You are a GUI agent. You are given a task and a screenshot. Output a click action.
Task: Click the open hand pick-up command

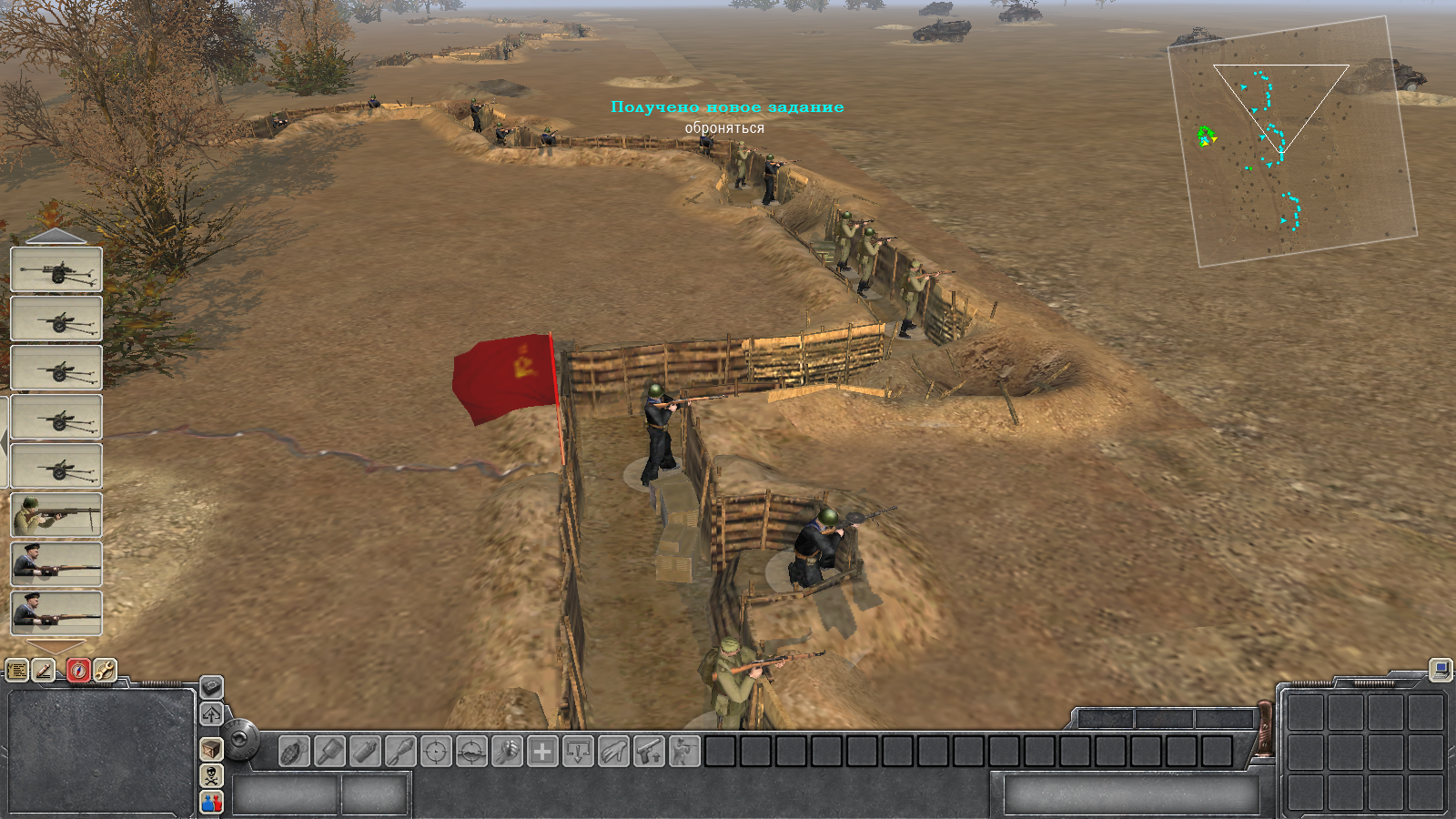click(x=613, y=753)
